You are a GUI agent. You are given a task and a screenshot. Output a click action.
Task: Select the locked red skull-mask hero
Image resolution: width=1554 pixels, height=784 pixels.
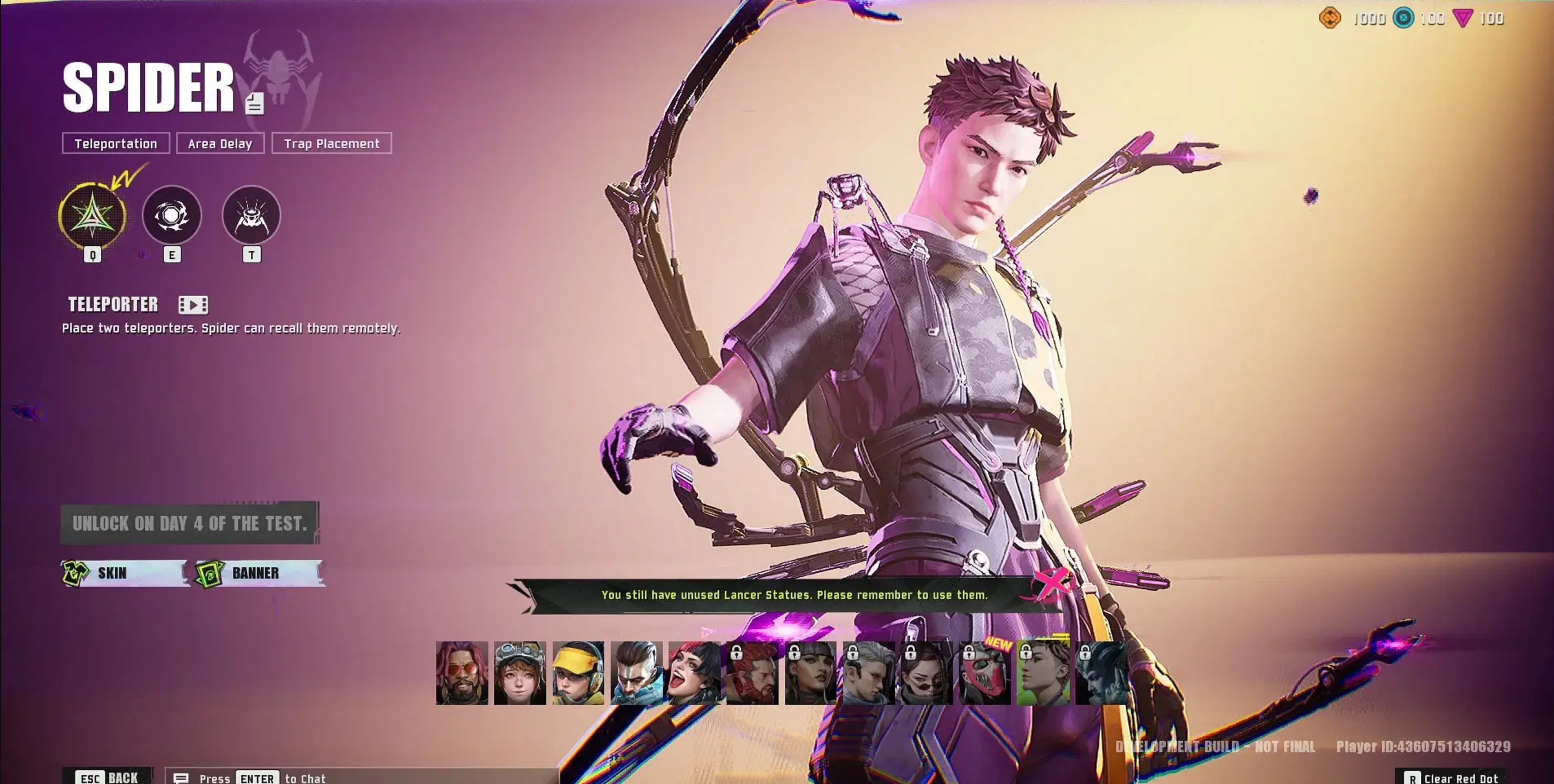tap(984, 673)
